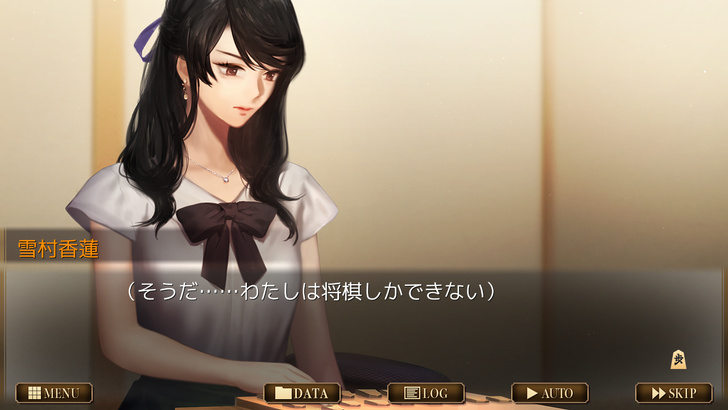Open the MENU button
This screenshot has width=728, height=410.
(54, 393)
